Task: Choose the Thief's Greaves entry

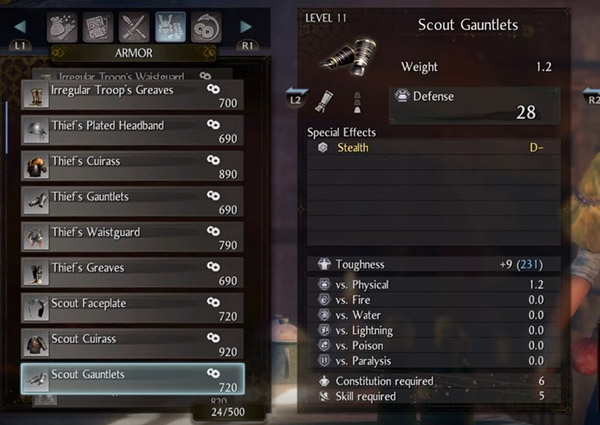Action: [131, 273]
